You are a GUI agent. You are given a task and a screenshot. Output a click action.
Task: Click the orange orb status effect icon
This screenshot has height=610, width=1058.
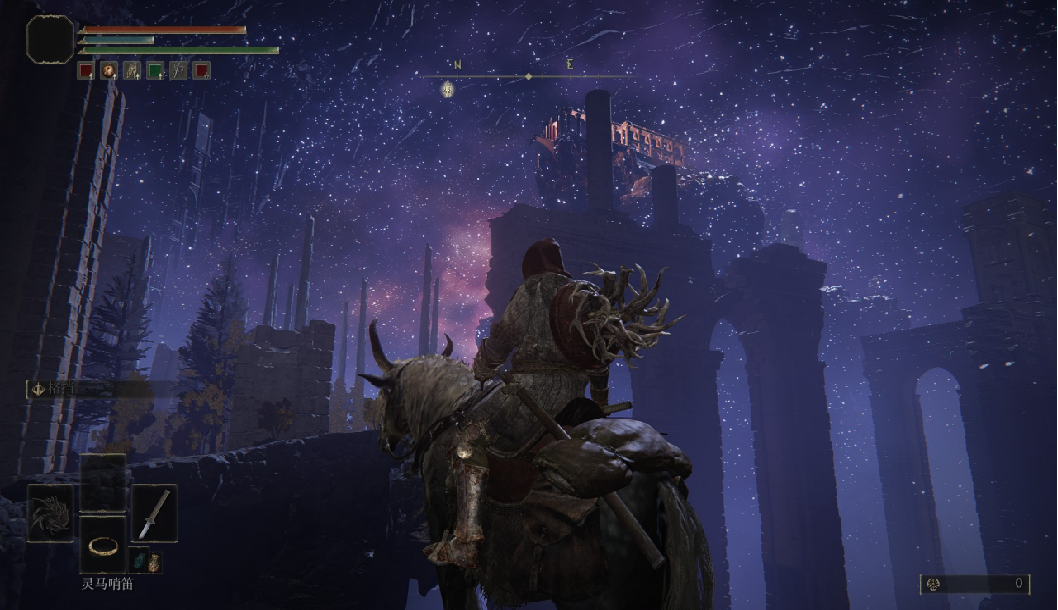click(x=108, y=71)
